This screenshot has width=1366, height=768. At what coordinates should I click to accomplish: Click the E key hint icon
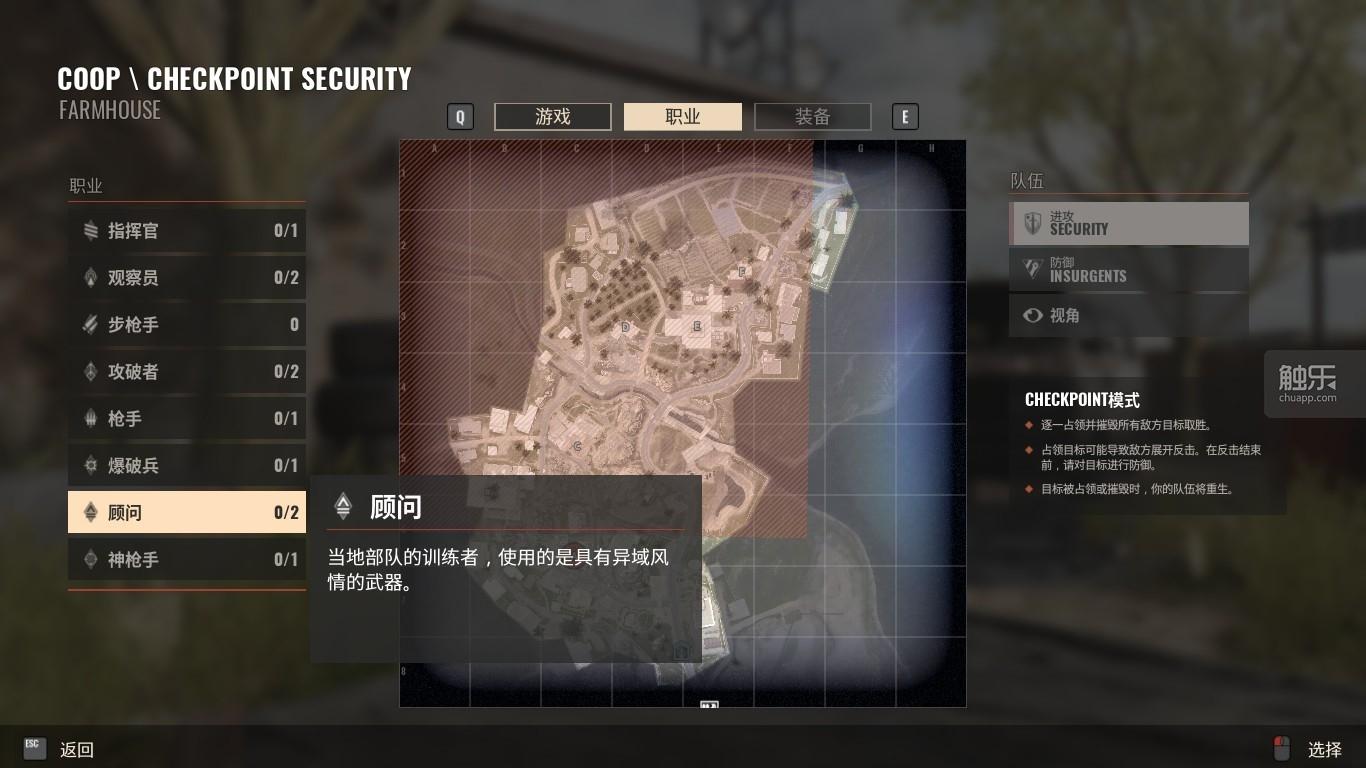[905, 116]
